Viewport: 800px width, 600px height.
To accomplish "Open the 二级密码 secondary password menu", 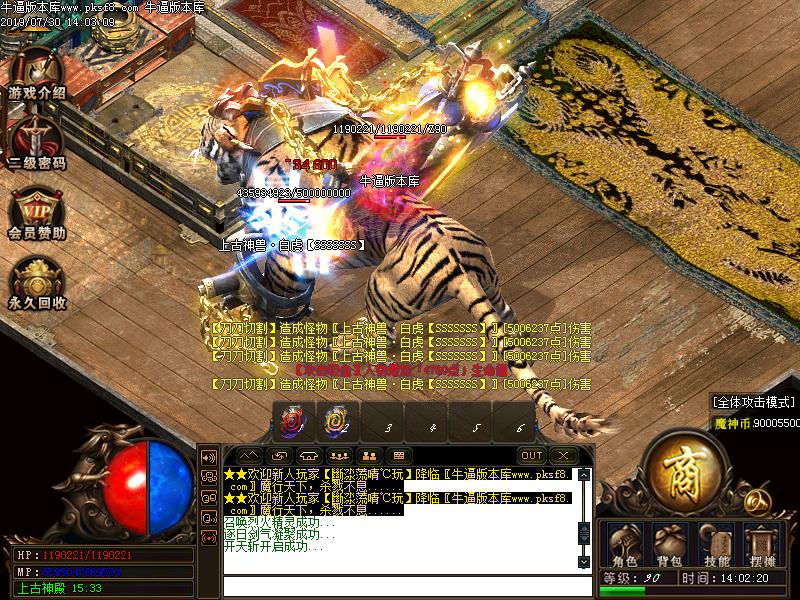I will (36, 143).
